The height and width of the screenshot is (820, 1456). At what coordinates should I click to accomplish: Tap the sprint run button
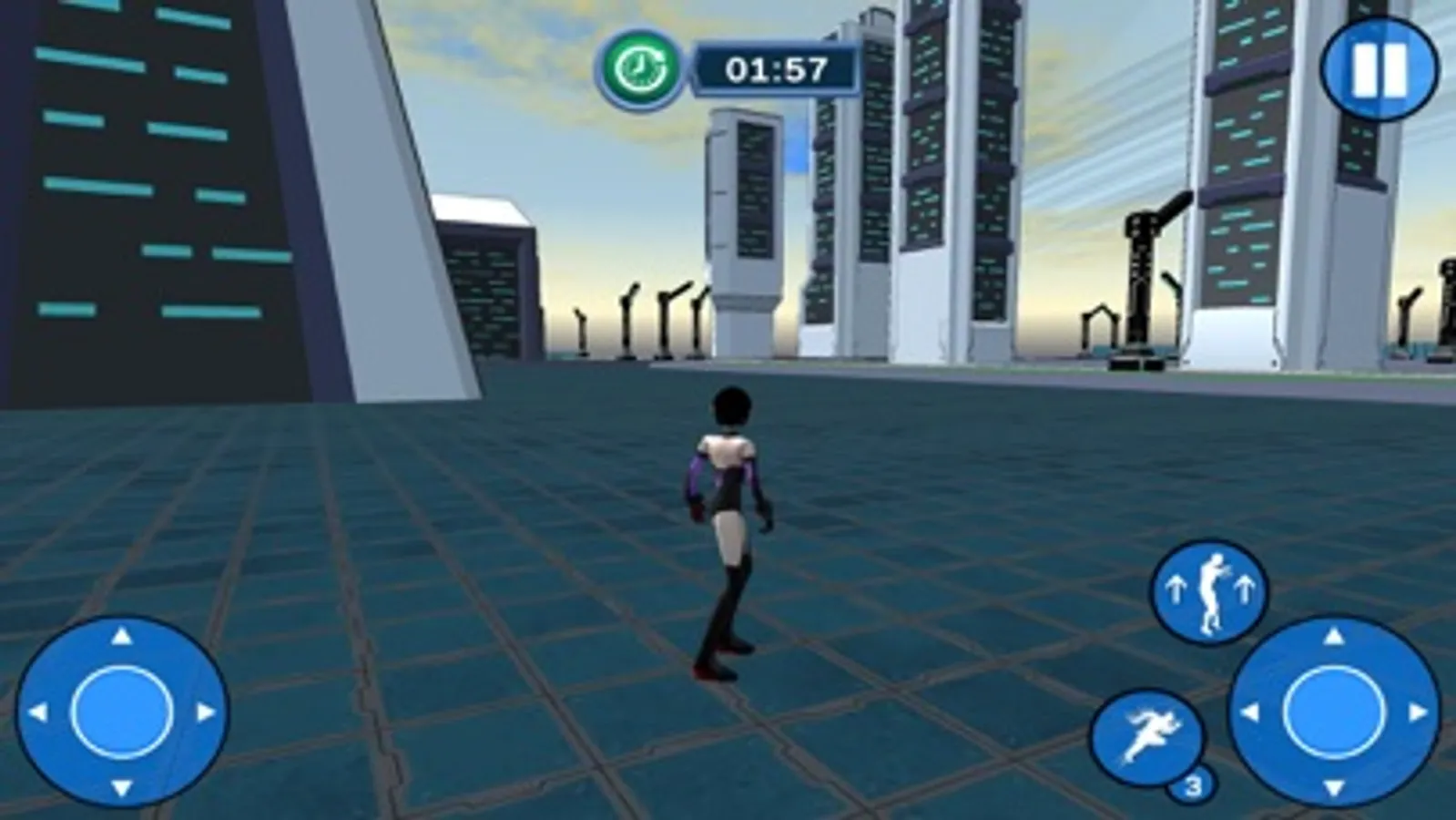click(x=1145, y=738)
